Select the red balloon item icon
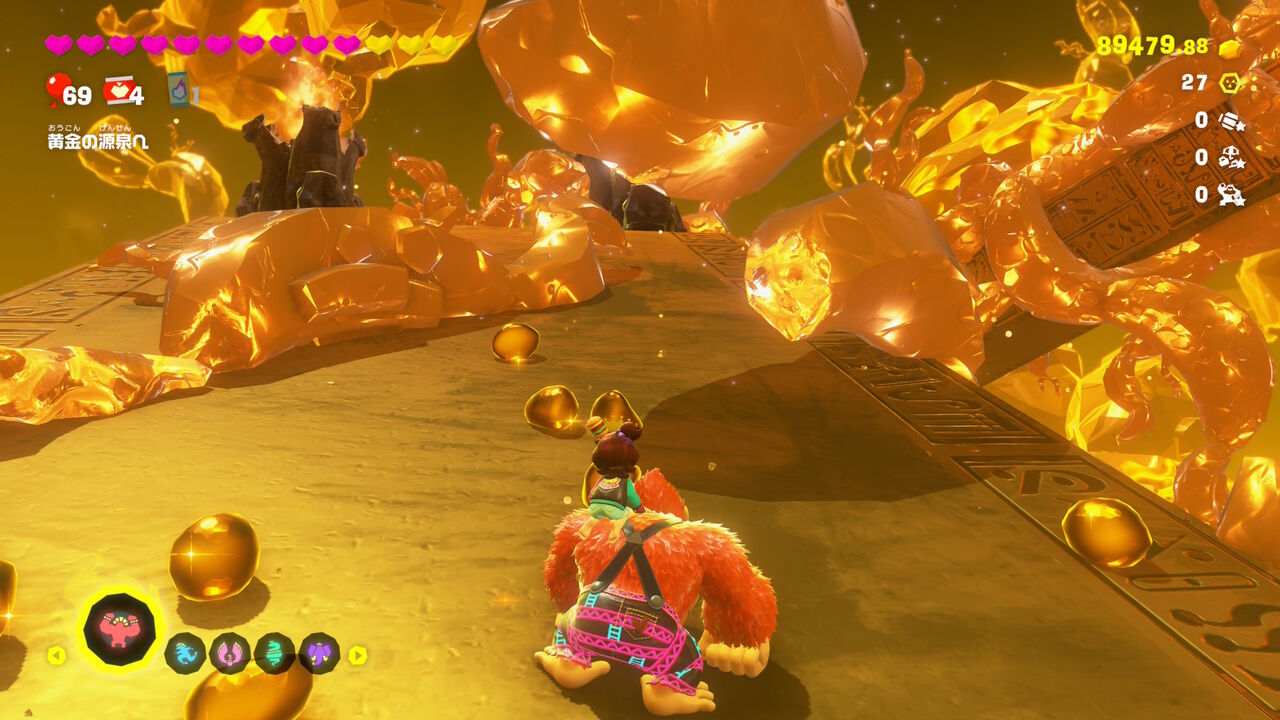1280x720 pixels. coord(58,90)
